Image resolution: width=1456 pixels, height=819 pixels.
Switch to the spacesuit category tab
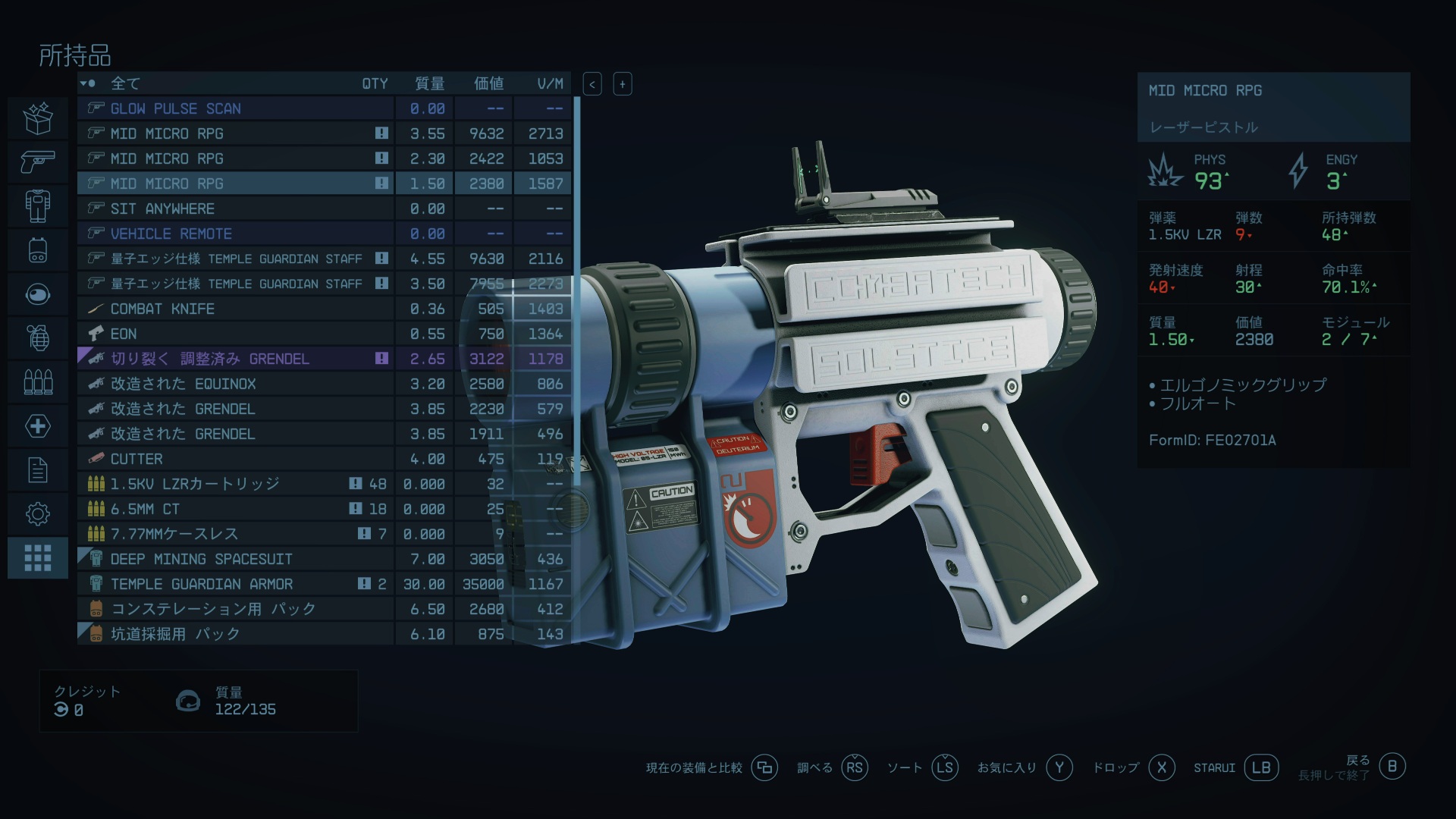coord(38,206)
